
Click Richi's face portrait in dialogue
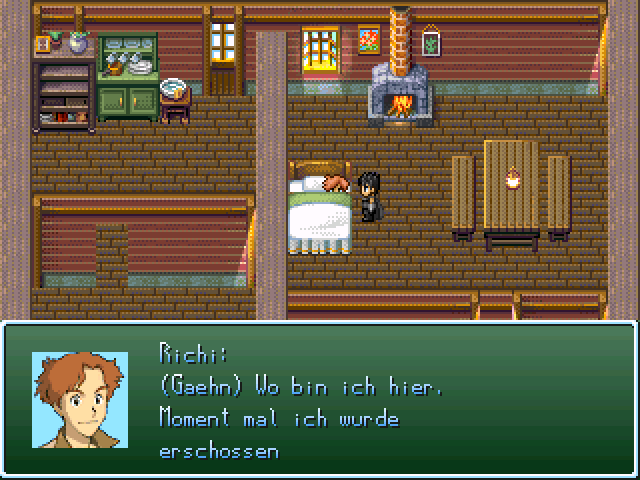pos(80,400)
